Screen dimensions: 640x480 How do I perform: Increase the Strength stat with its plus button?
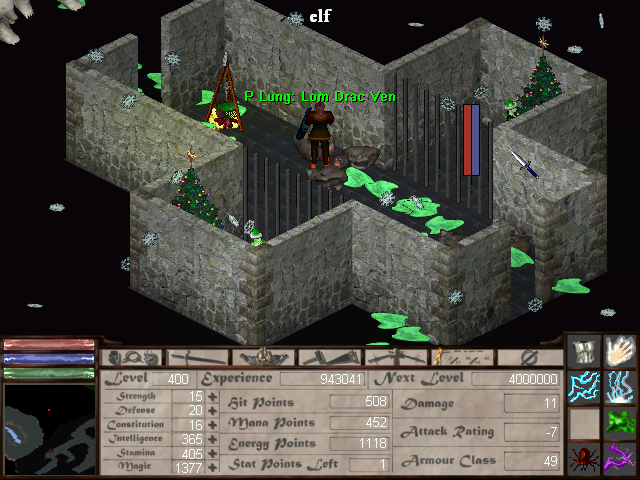[212, 397]
